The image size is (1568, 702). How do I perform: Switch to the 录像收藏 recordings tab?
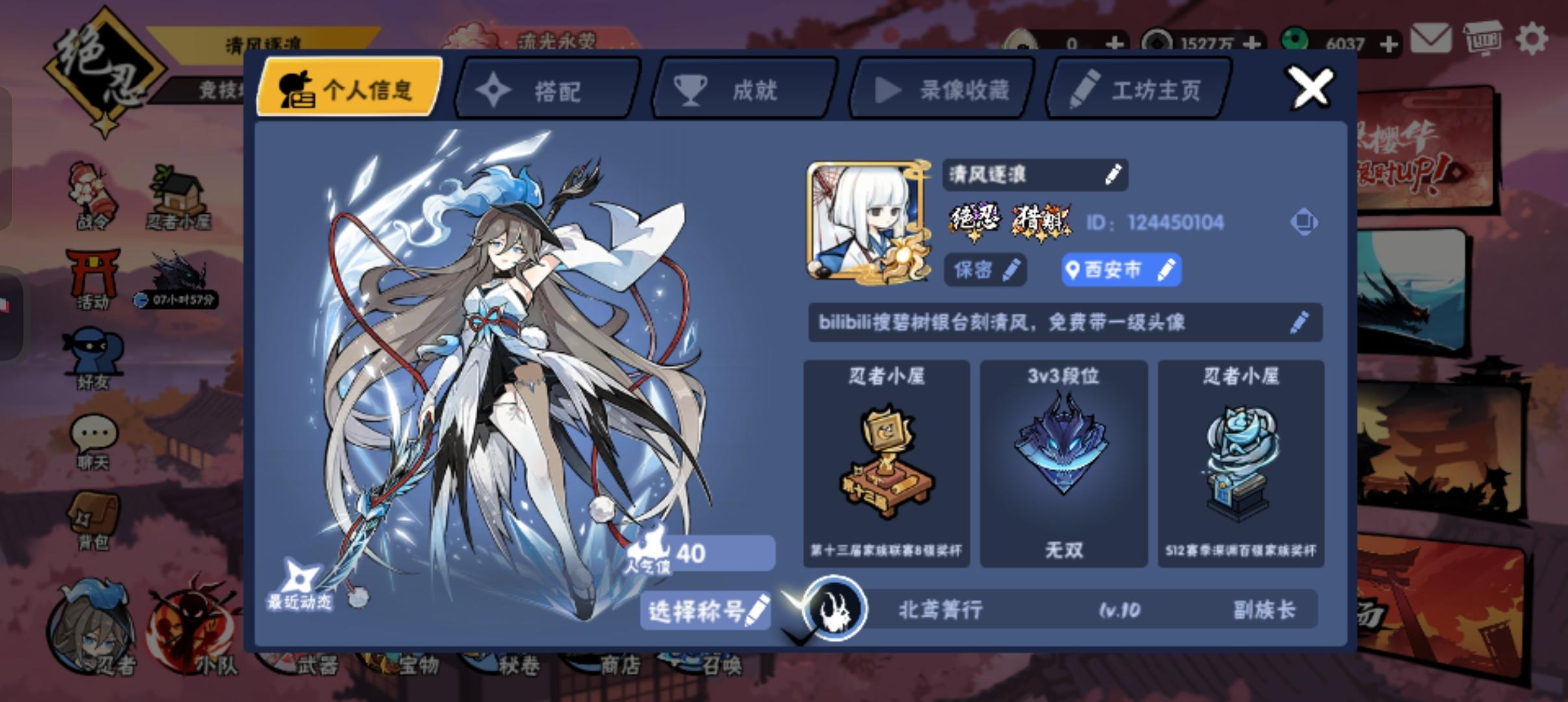coord(942,89)
